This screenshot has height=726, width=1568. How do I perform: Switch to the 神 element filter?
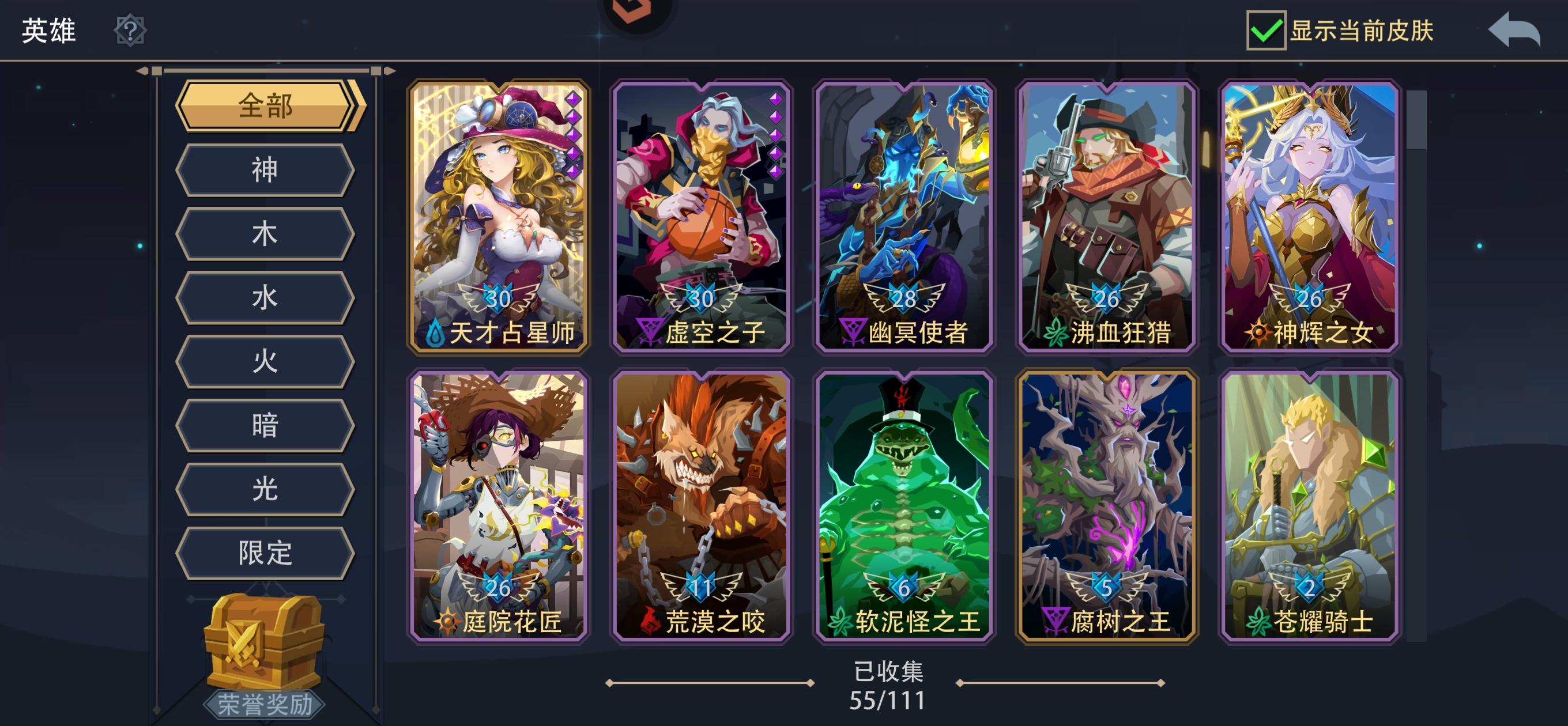pyautogui.click(x=265, y=169)
